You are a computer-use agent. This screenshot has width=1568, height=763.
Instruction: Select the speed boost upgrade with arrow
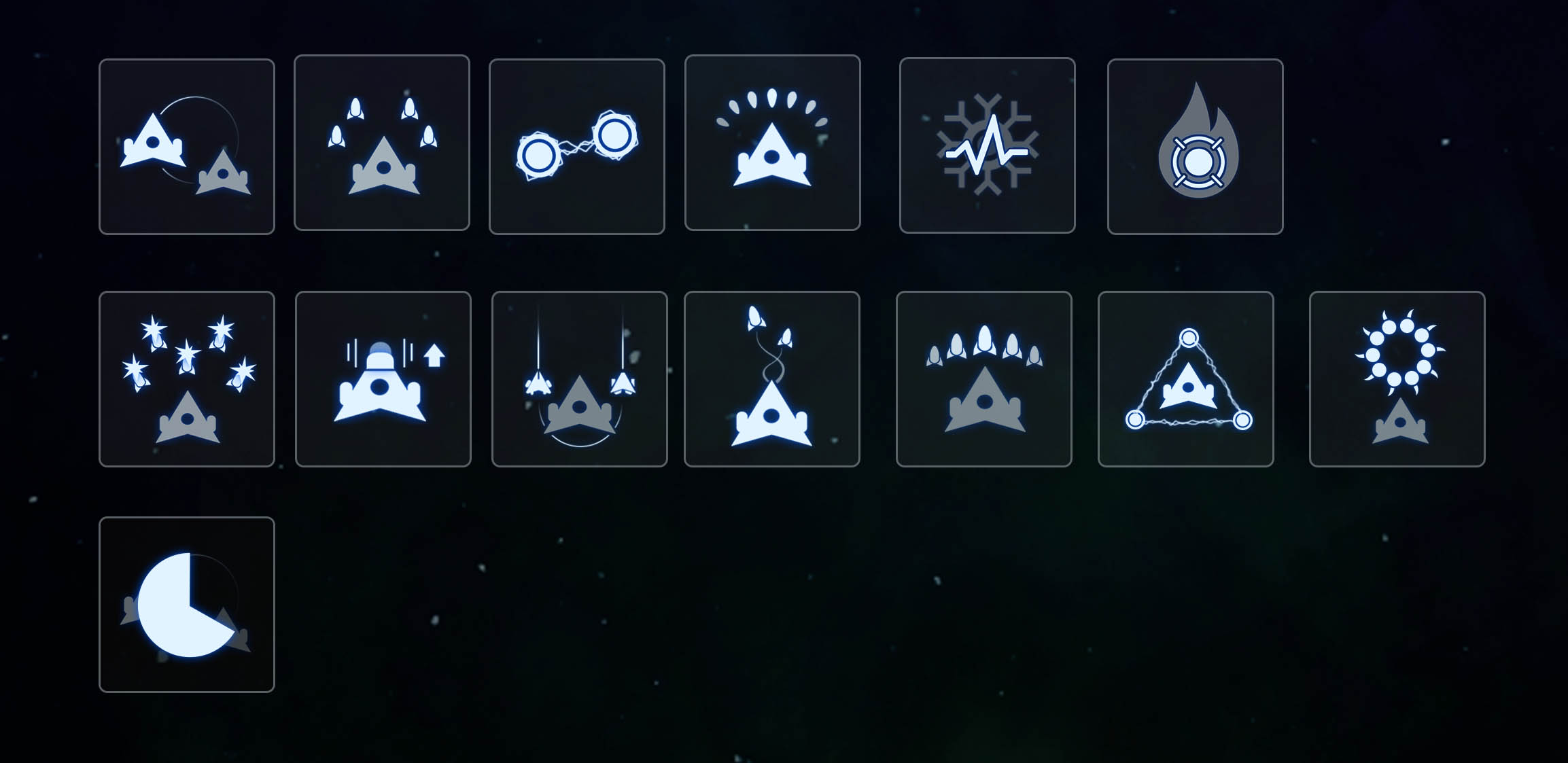click(x=383, y=380)
